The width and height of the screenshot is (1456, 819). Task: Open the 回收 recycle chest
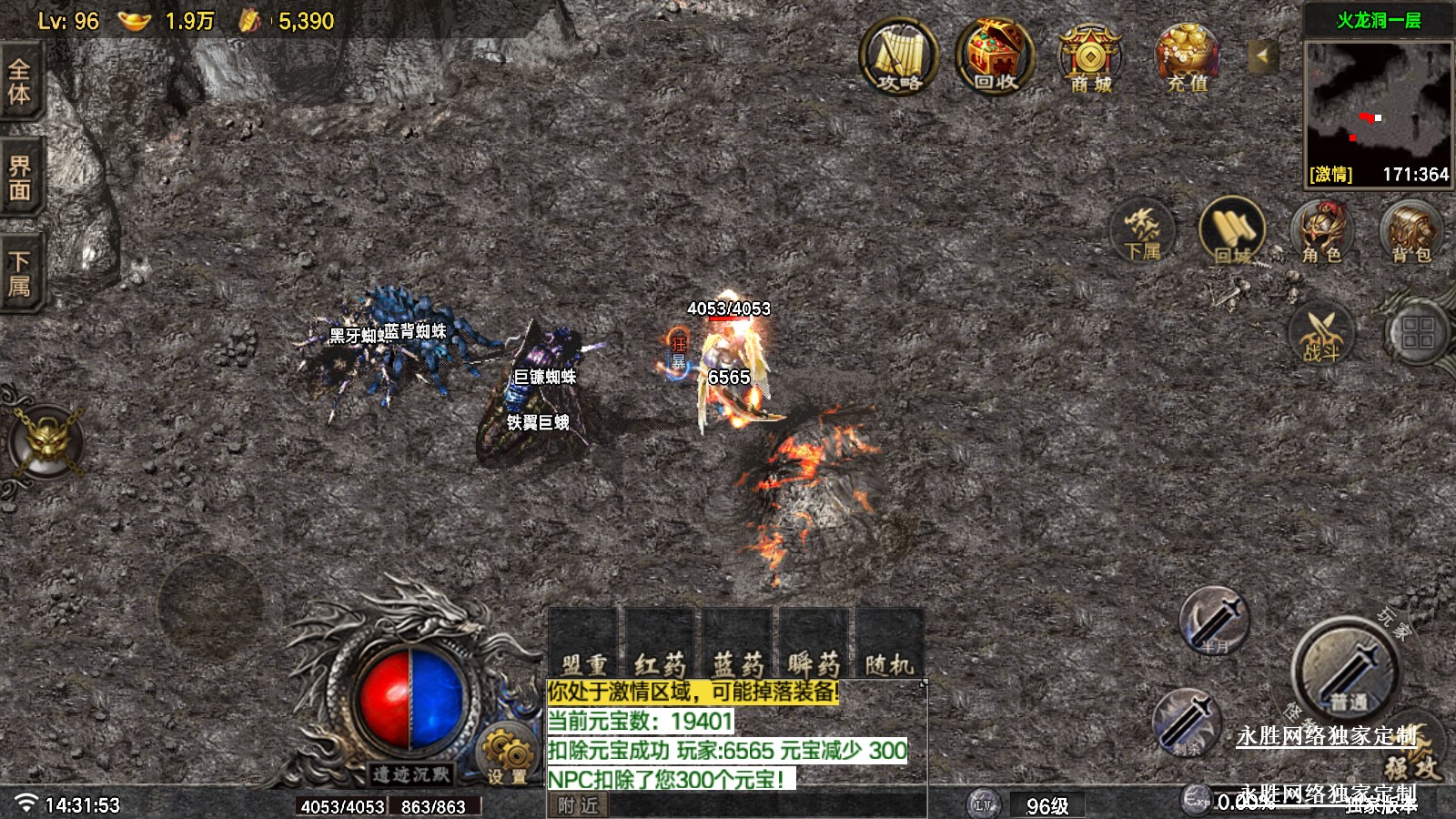(x=995, y=56)
